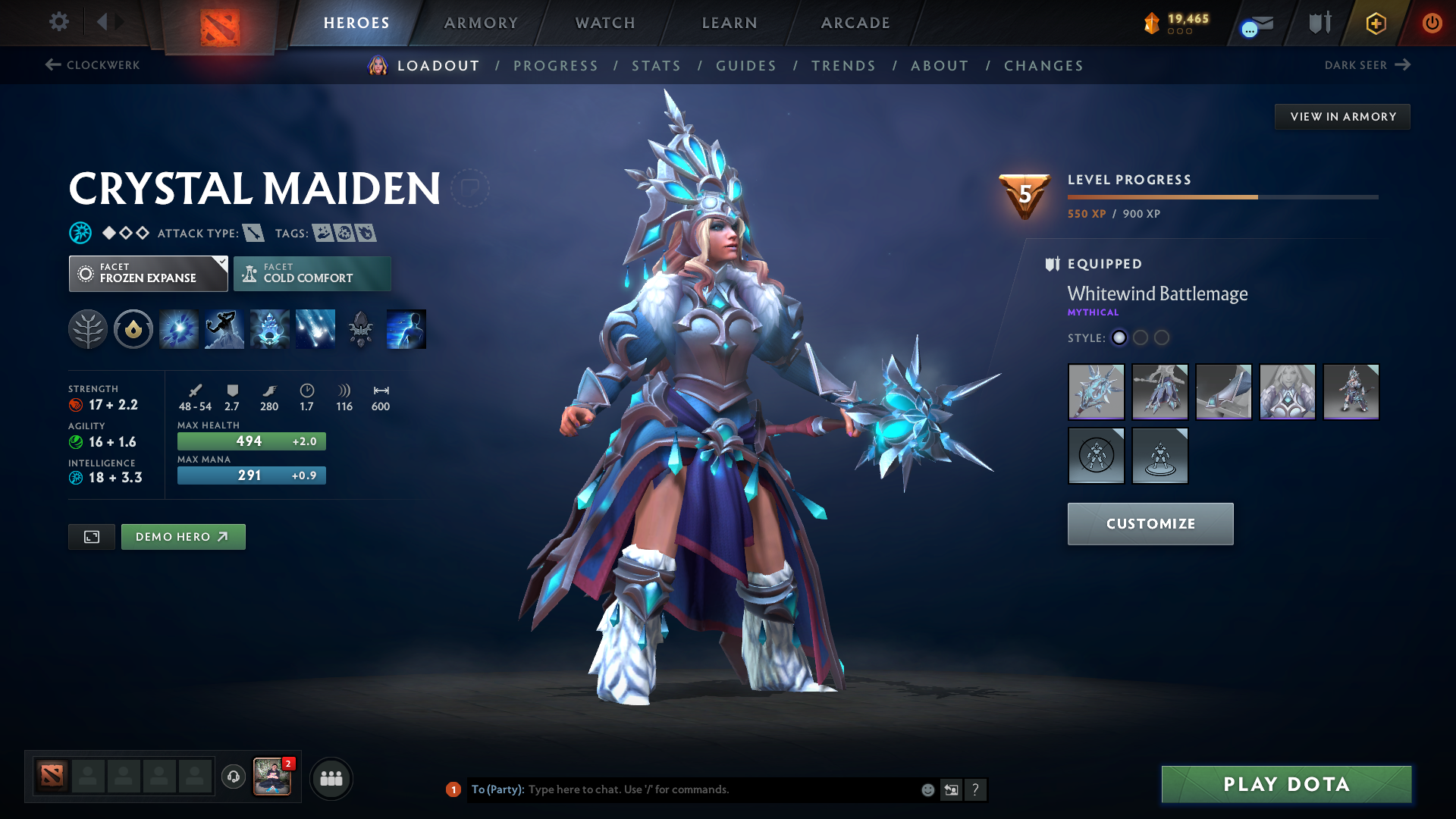The height and width of the screenshot is (819, 1456).
Task: Open the chat and mail notifications icon
Action: tap(1254, 24)
